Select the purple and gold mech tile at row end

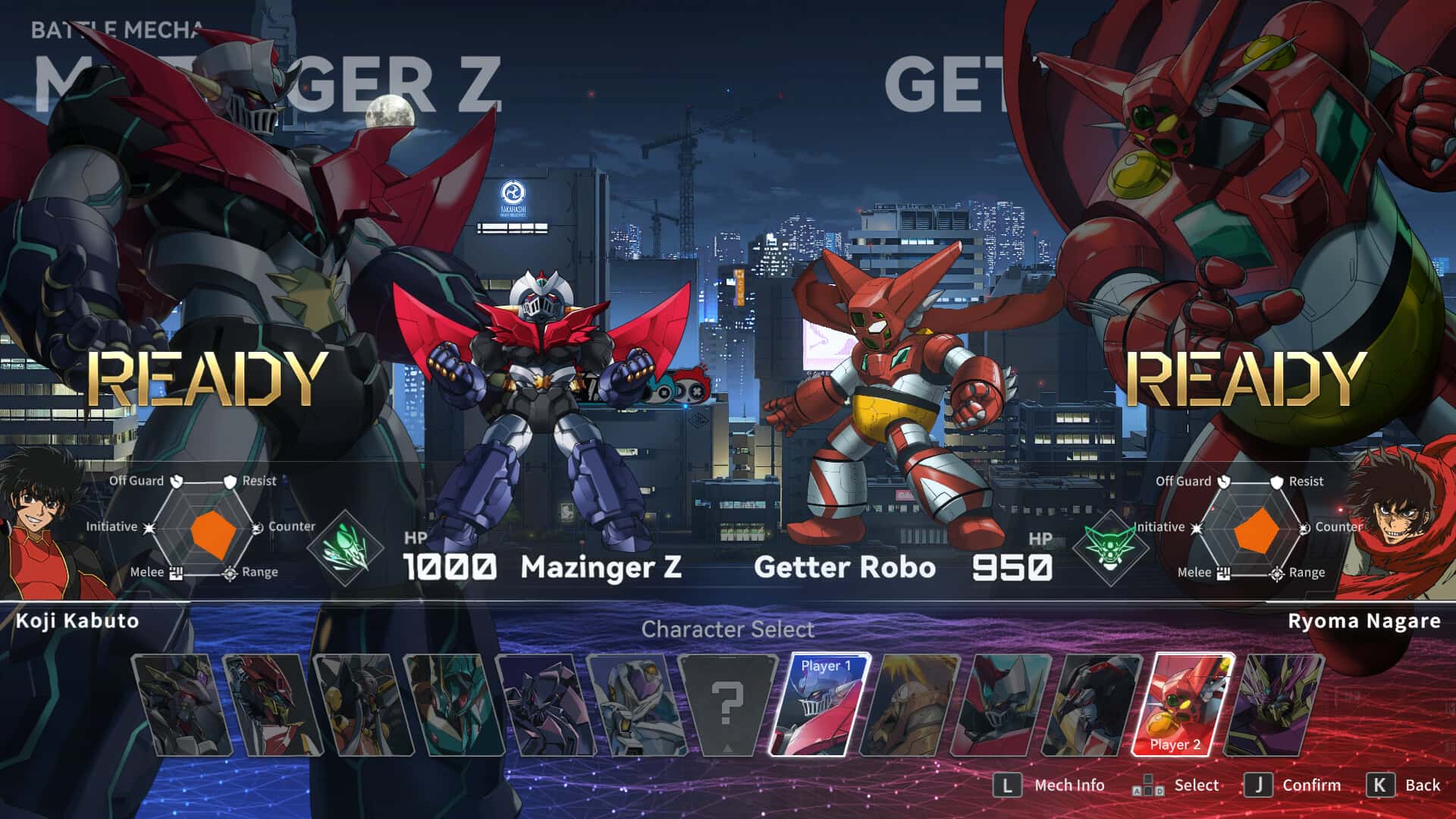1276,705
